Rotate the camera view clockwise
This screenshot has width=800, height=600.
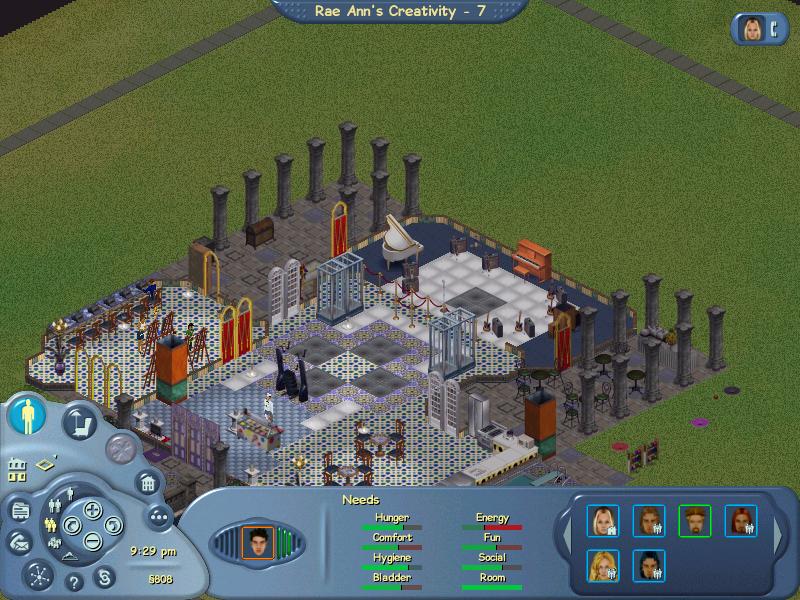click(111, 525)
